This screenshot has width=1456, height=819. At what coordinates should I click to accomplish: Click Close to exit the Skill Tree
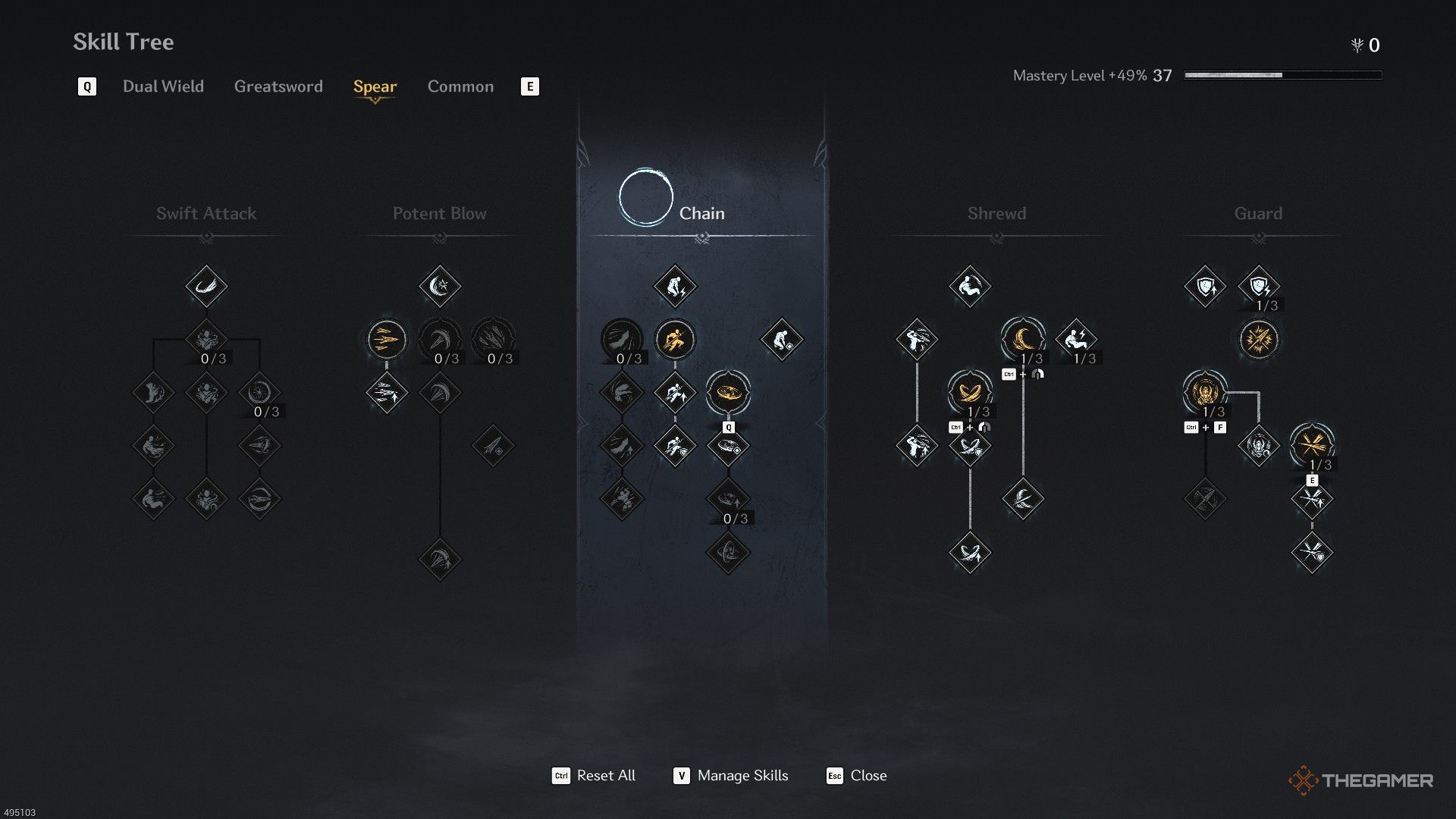pos(869,775)
